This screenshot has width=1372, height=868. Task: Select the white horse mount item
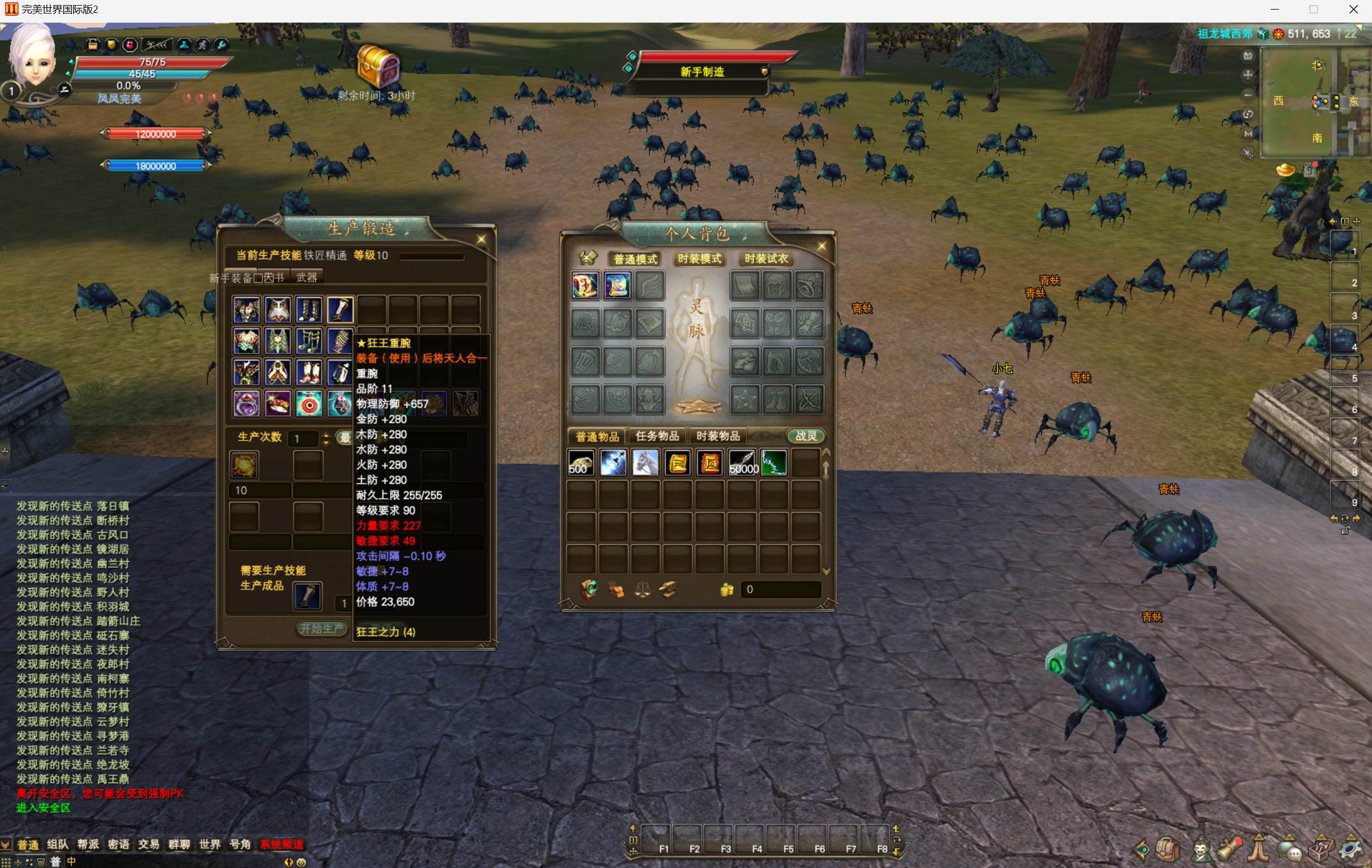[645, 463]
